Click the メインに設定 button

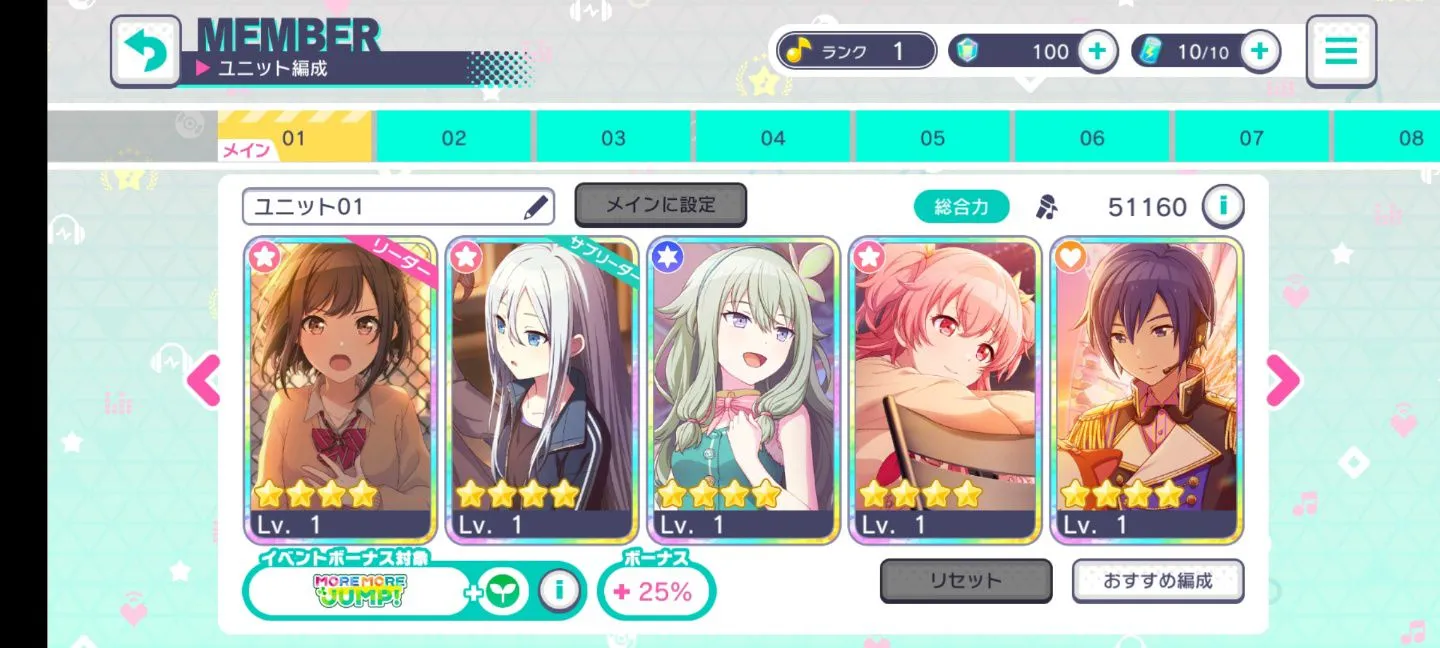pos(660,205)
